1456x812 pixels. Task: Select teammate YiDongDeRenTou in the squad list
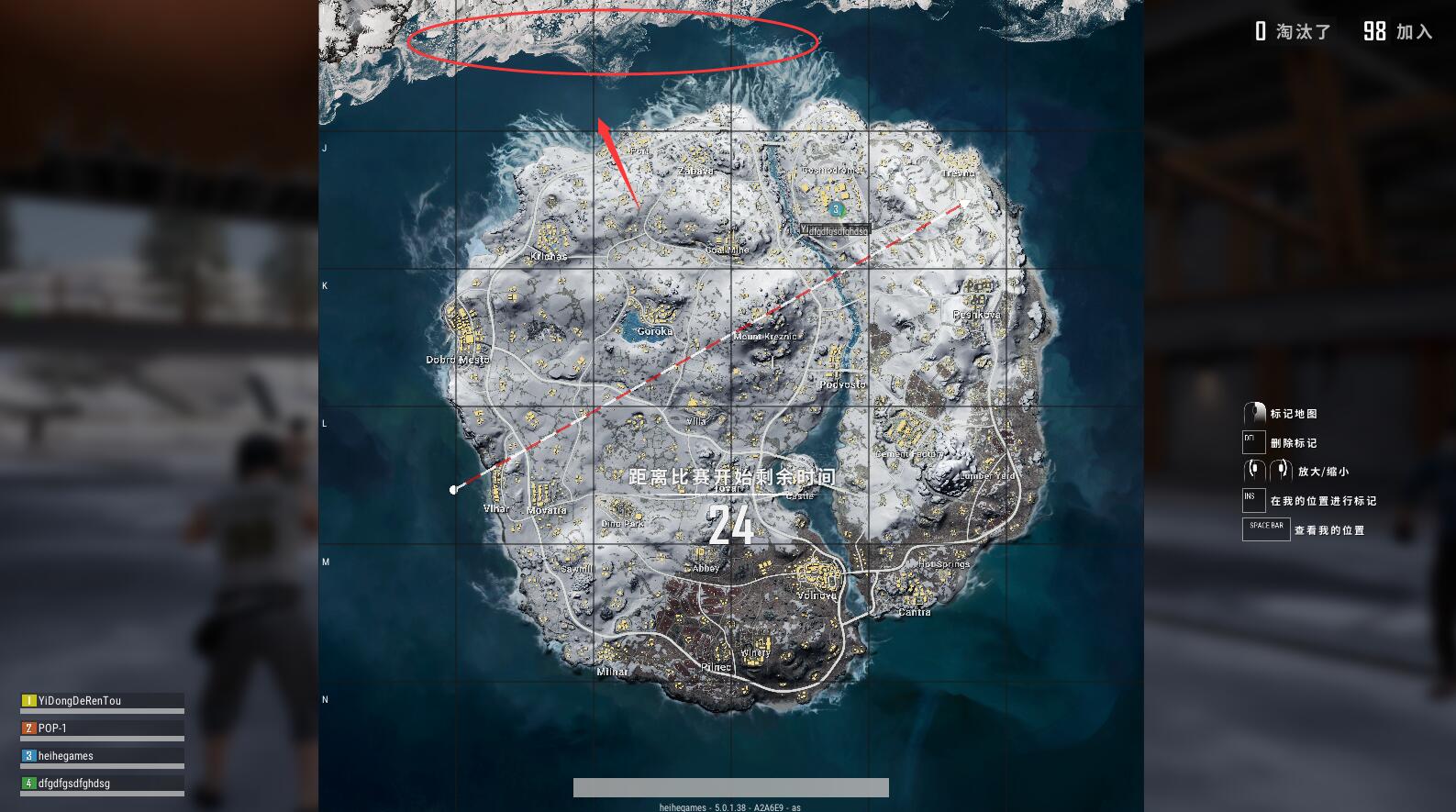coord(80,701)
